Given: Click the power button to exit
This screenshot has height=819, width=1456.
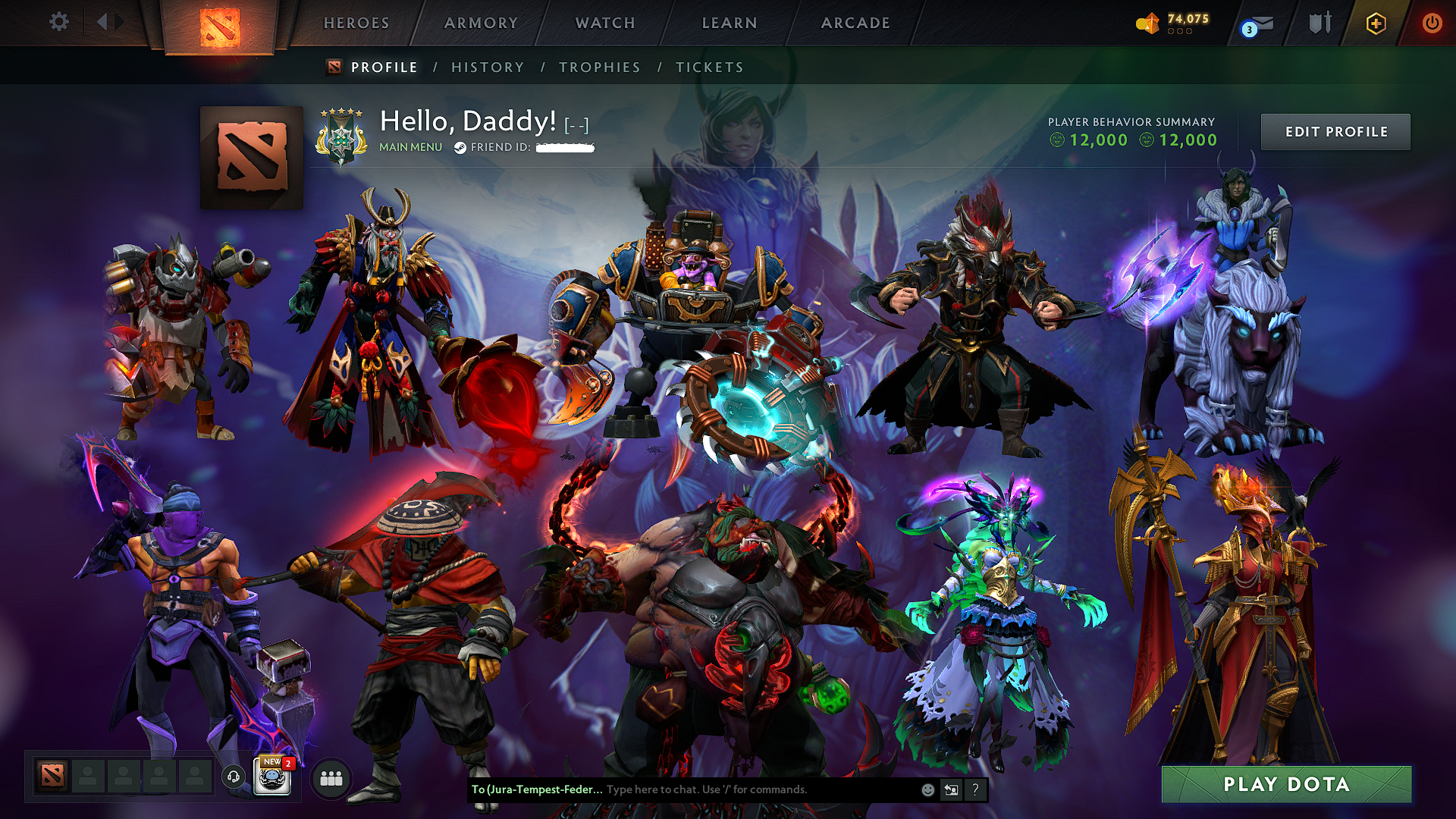Looking at the screenshot, I should pos(1433,23).
